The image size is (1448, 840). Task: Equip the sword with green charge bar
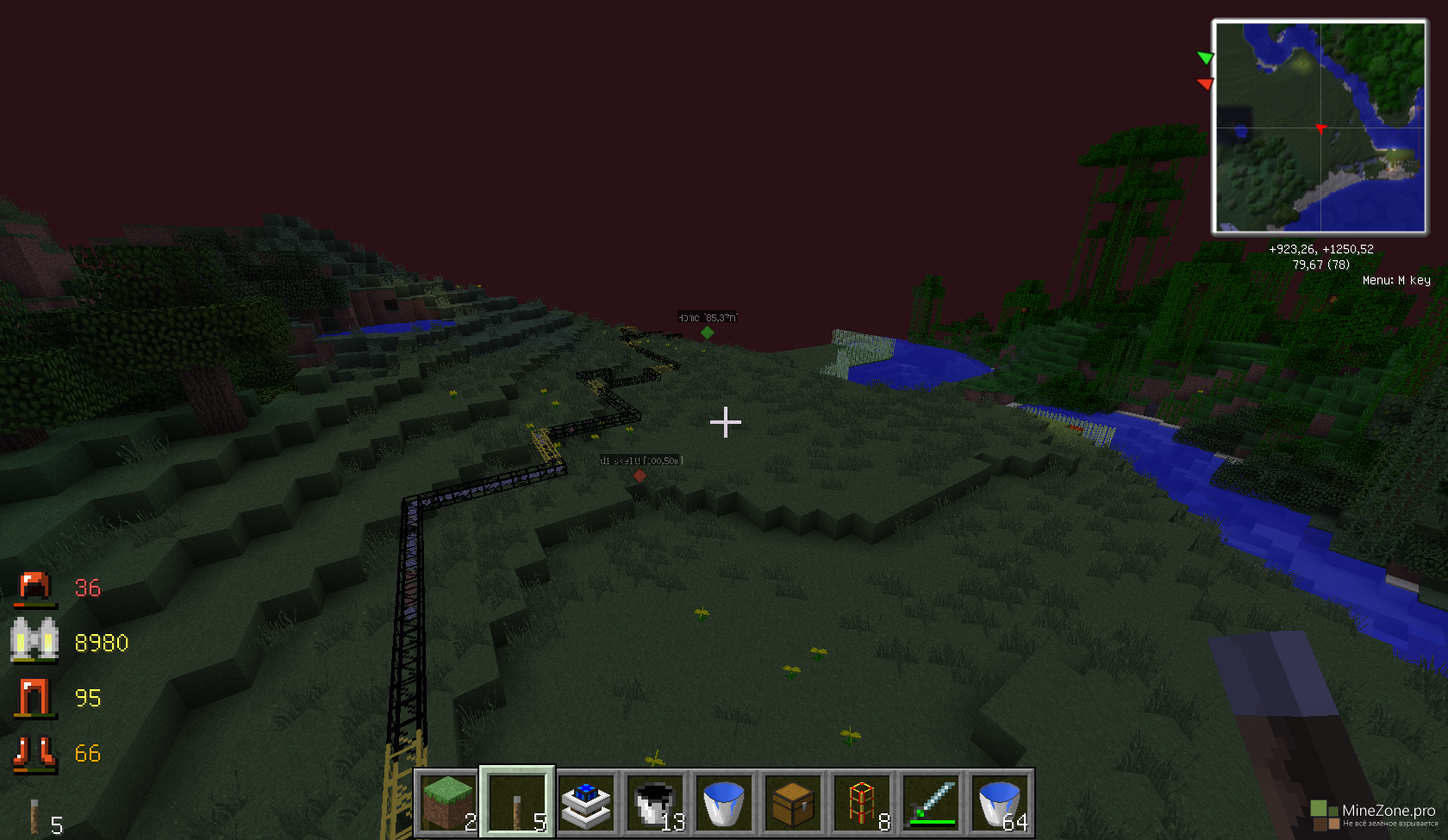coord(931,802)
